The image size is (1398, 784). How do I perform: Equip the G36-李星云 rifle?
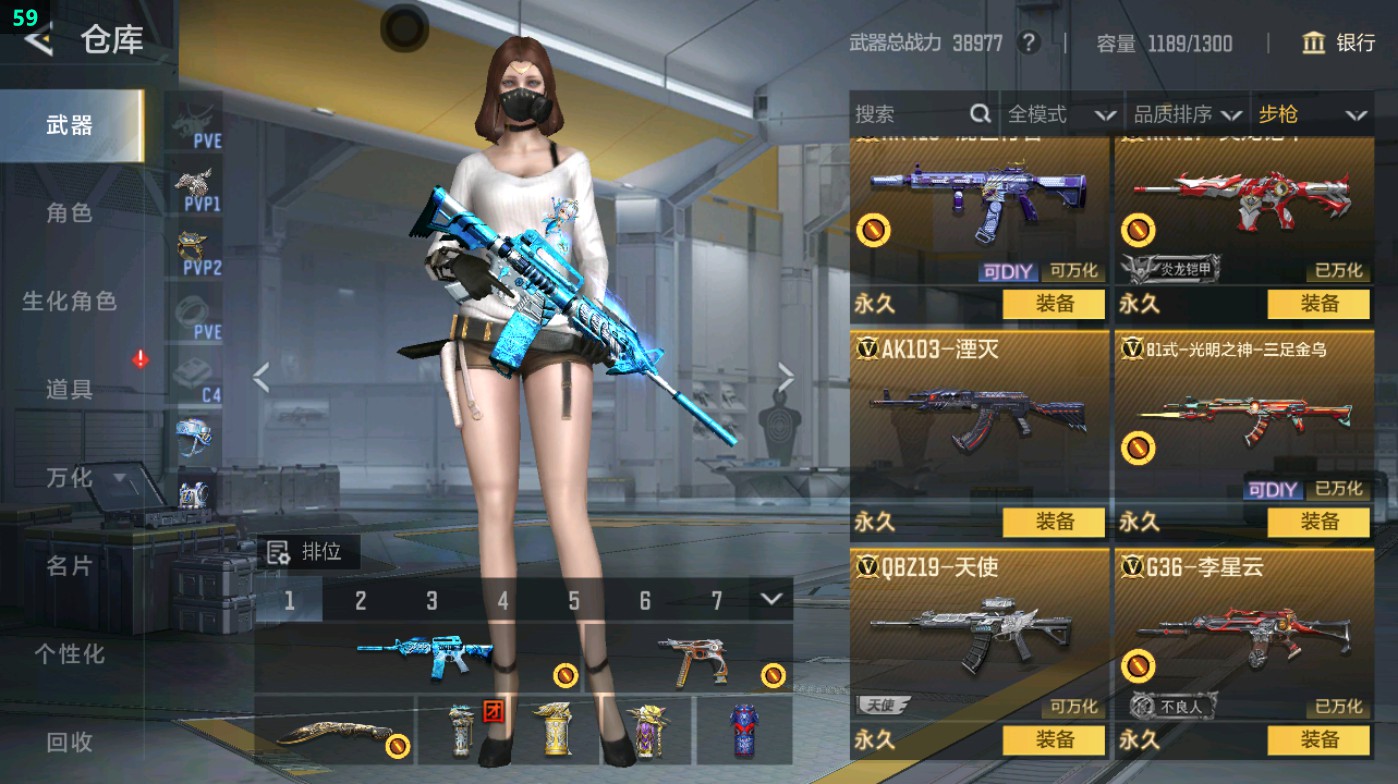pyautogui.click(x=1318, y=740)
